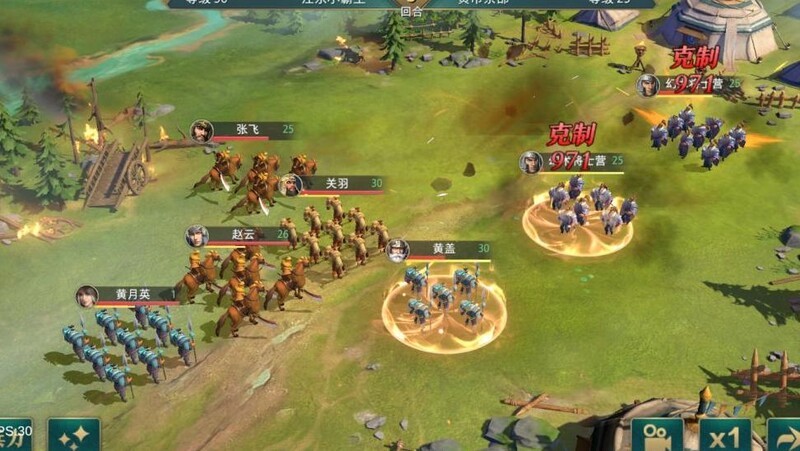Skip the battle with the arrow button
Viewport: 800px width, 451px height.
784,436
